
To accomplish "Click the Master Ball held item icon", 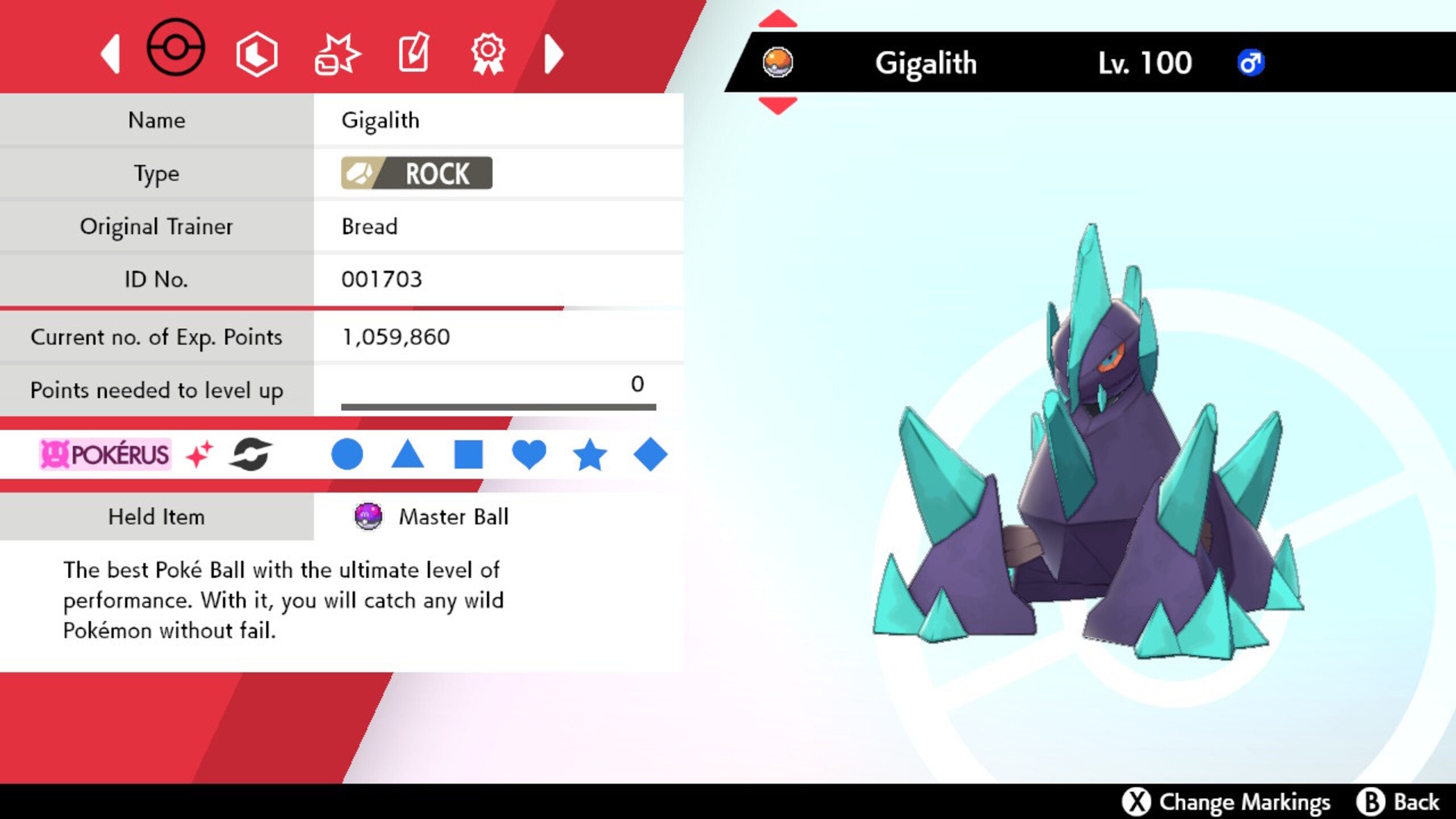I will (369, 517).
